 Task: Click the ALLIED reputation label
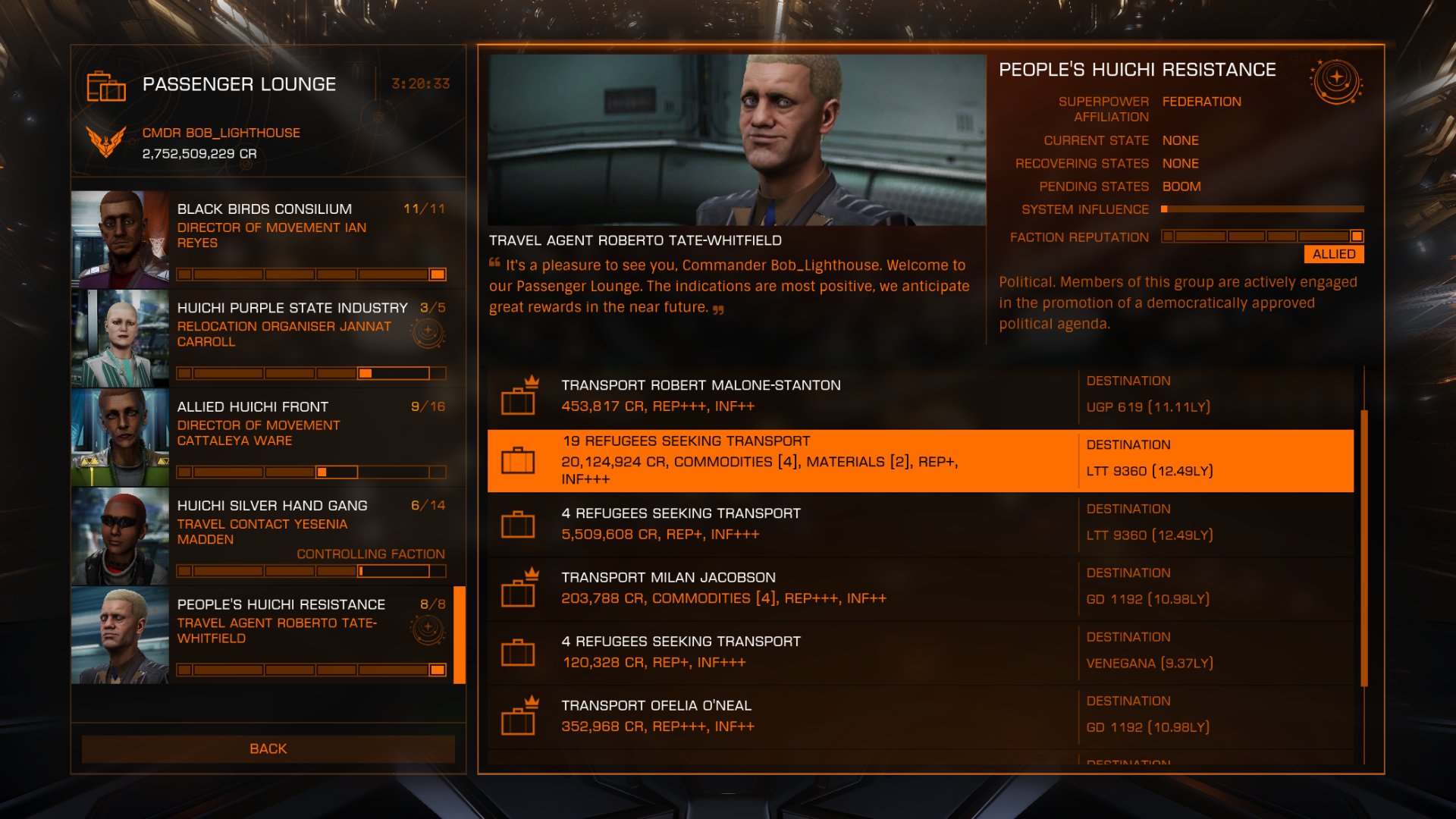pyautogui.click(x=1334, y=254)
